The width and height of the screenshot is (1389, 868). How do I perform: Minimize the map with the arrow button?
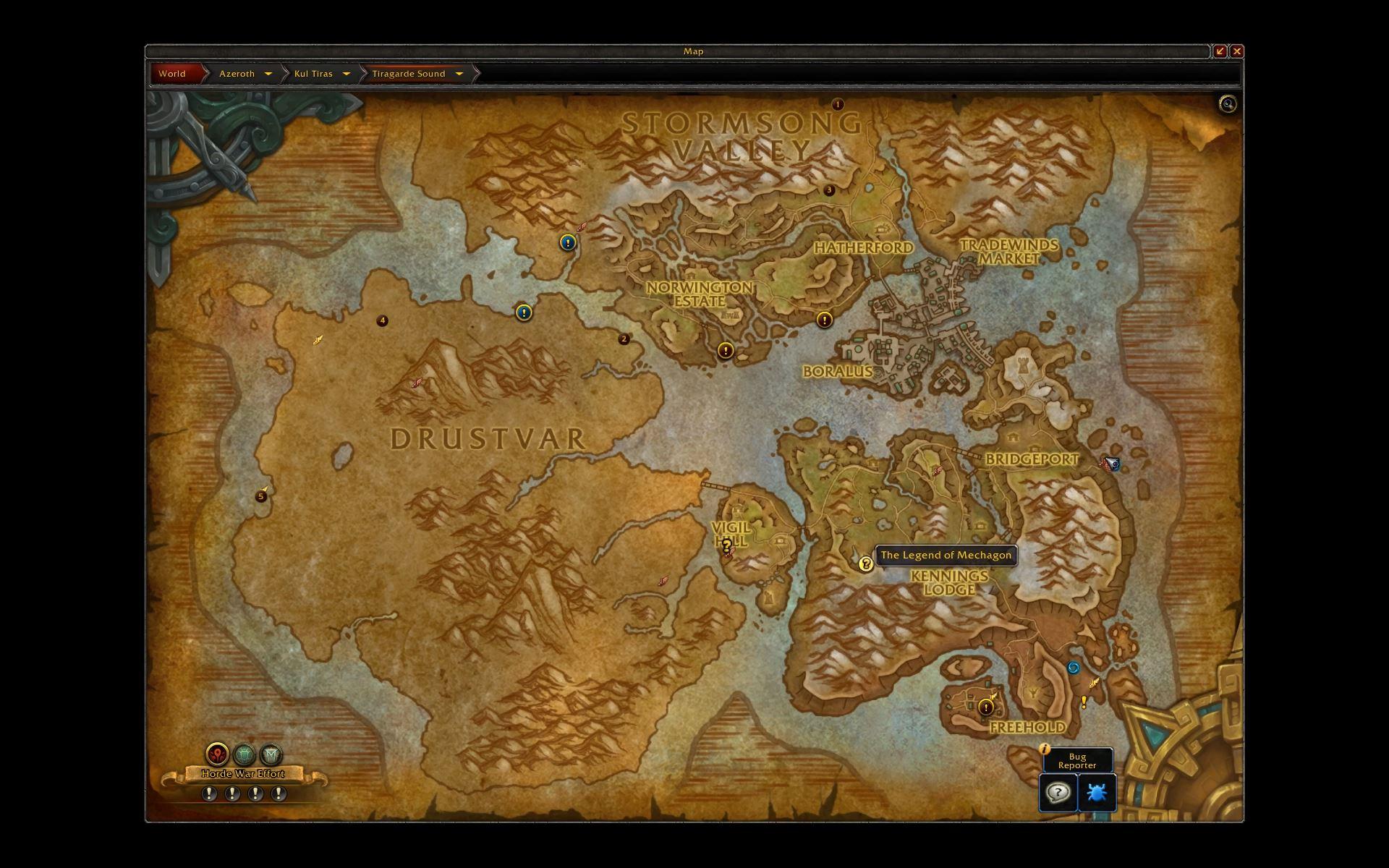(1220, 51)
